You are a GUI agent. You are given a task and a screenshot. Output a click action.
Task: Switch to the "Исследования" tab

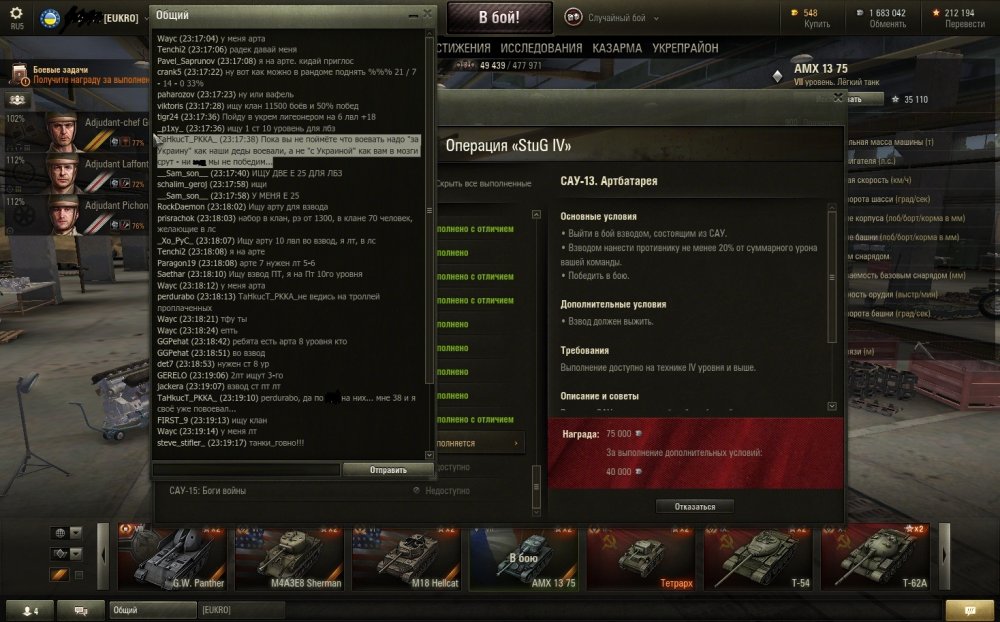click(x=540, y=48)
